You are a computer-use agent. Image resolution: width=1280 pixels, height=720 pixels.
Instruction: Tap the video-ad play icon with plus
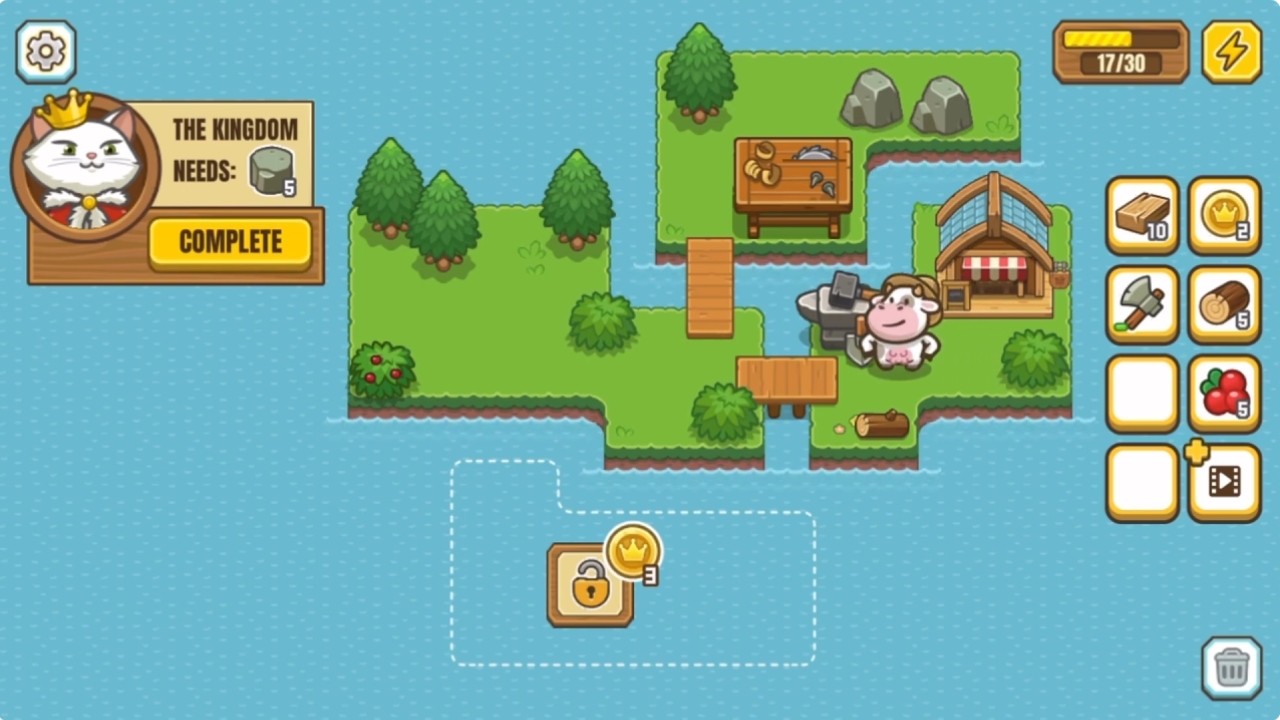tap(1224, 482)
